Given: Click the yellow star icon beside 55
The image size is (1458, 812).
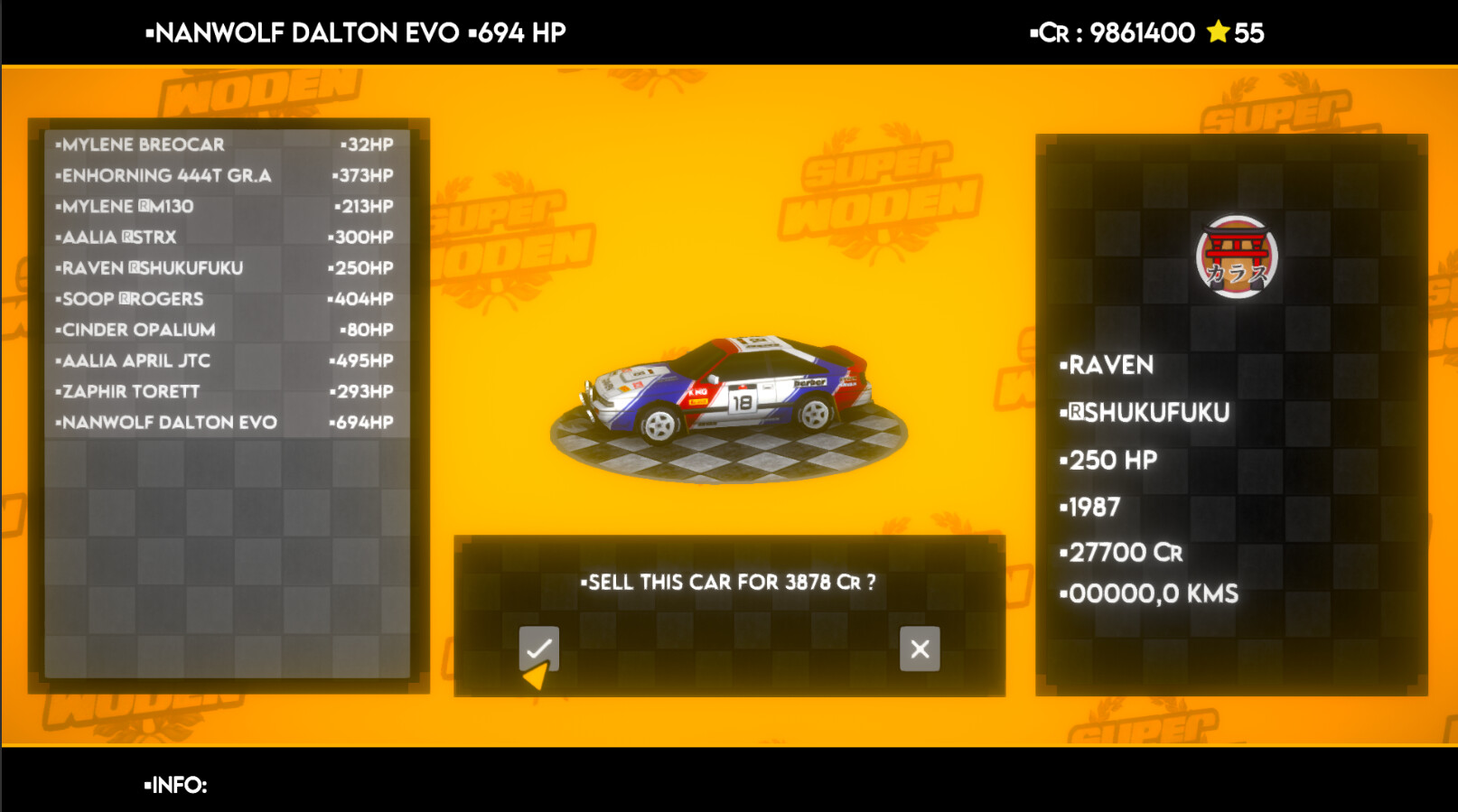Looking at the screenshot, I should tap(1220, 33).
